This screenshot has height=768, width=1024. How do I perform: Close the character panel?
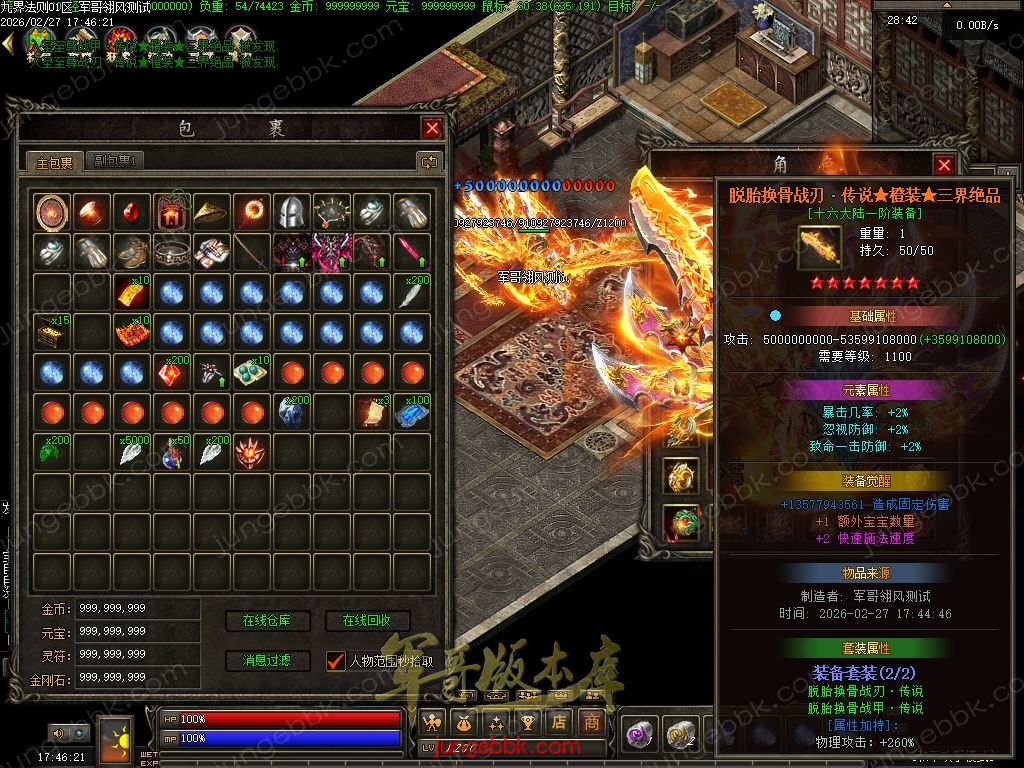coord(944,165)
